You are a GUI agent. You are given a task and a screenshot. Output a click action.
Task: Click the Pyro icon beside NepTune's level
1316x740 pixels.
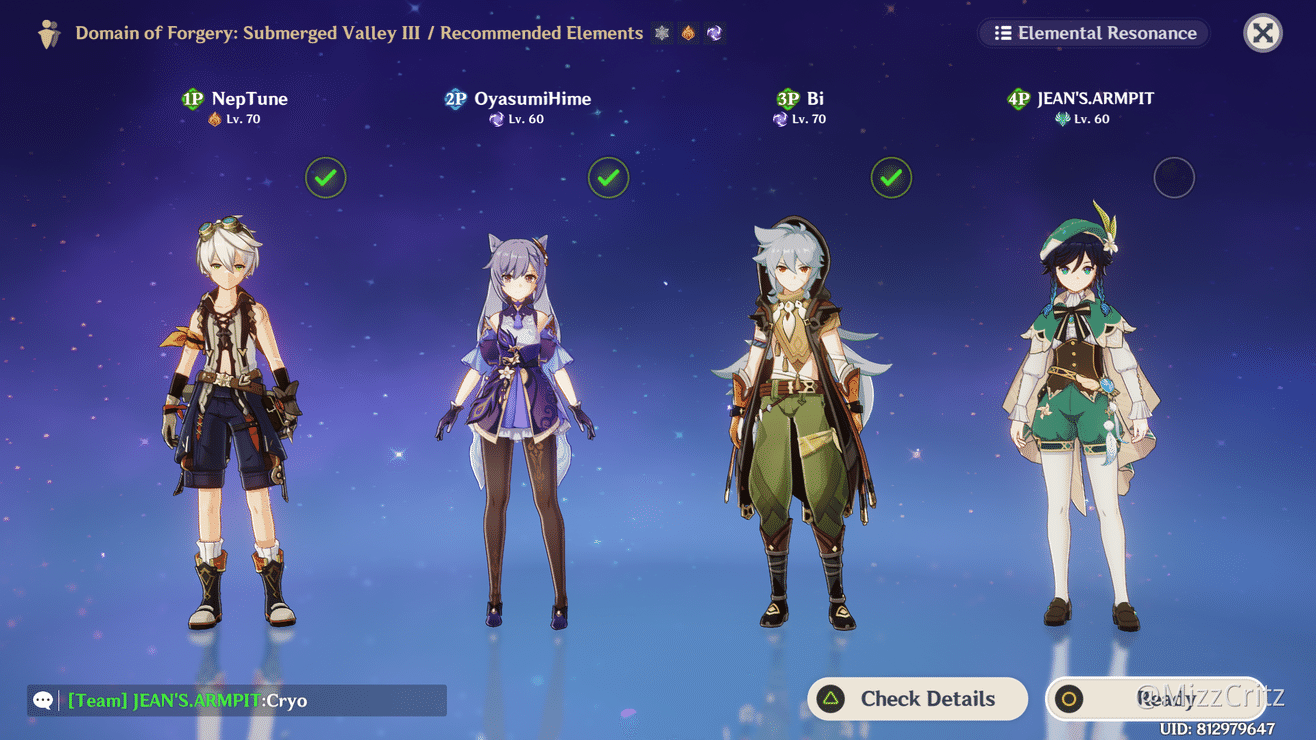click(x=215, y=119)
